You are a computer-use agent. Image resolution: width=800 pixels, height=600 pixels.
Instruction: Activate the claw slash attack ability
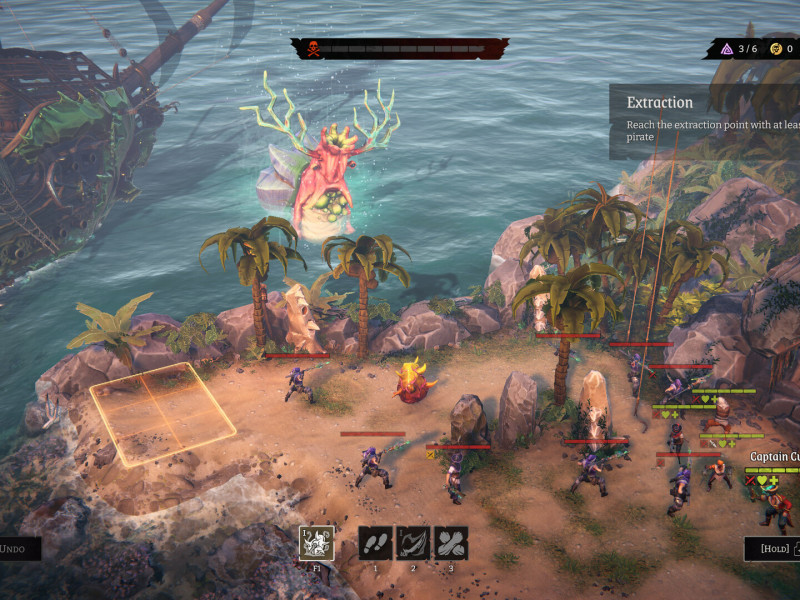pos(413,543)
